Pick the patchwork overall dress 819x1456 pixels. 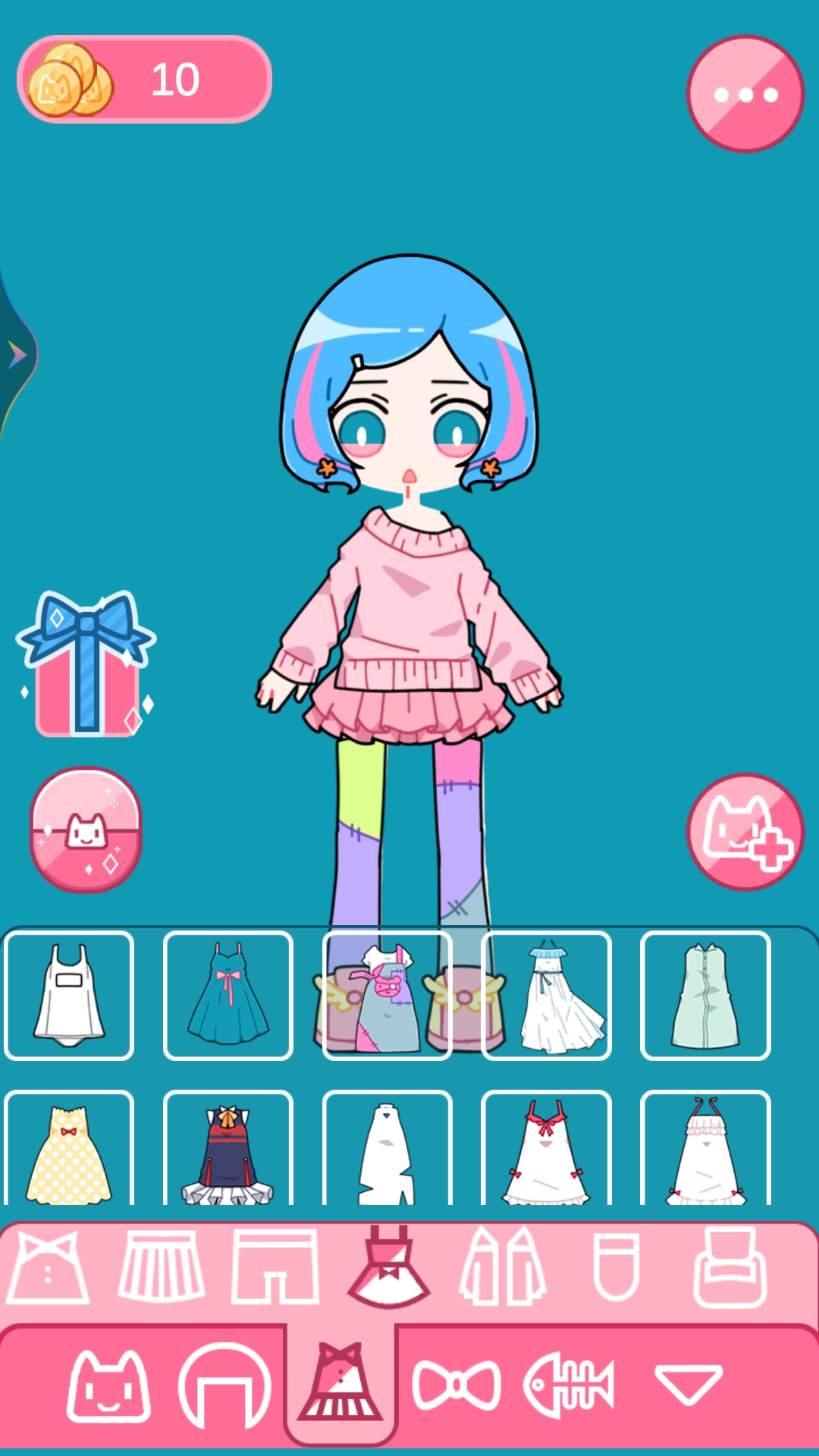[388, 995]
